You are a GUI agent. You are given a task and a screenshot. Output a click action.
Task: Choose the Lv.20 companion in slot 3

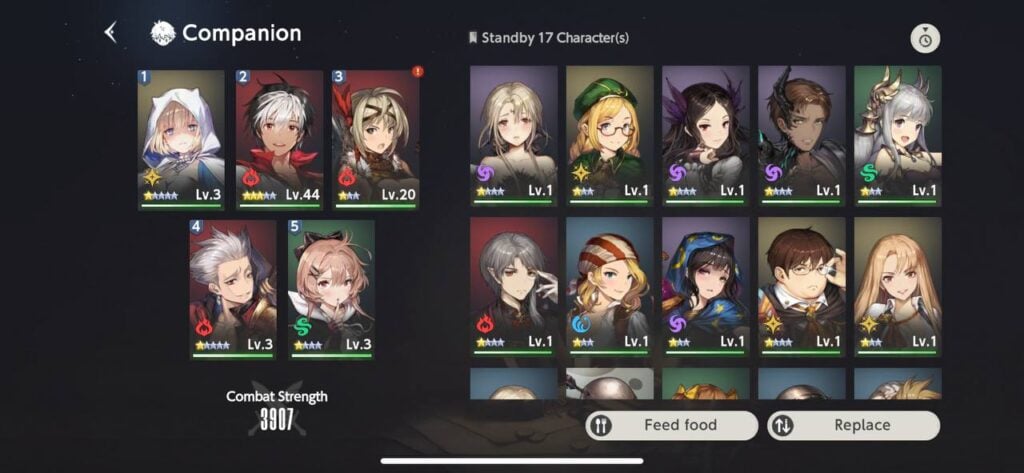coord(375,138)
